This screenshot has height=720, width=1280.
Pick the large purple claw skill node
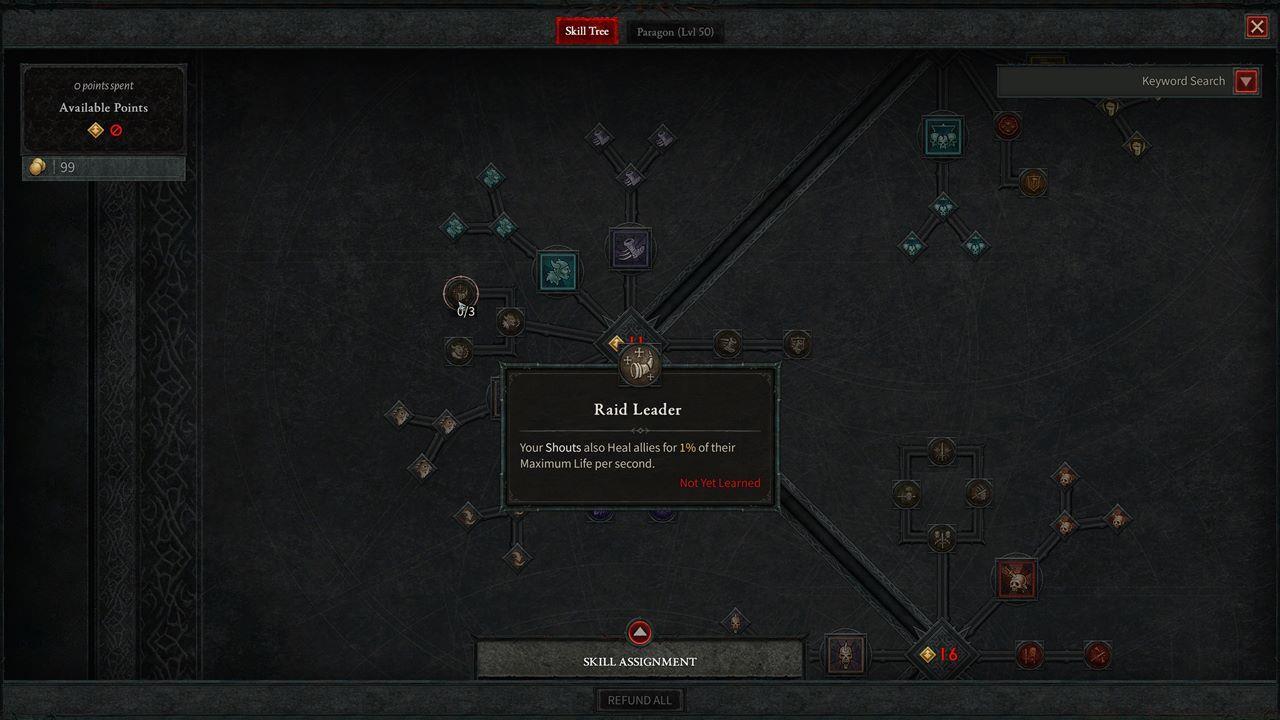630,248
